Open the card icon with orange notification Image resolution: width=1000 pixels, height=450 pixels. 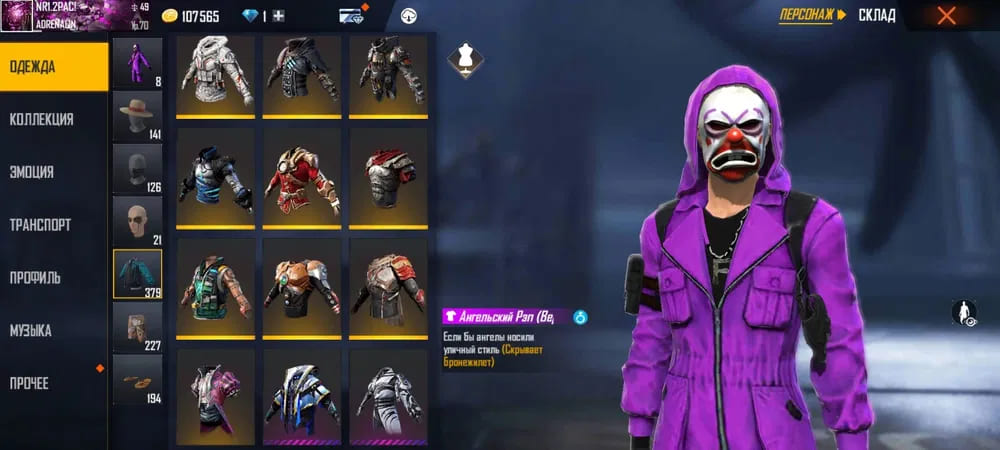click(x=352, y=16)
